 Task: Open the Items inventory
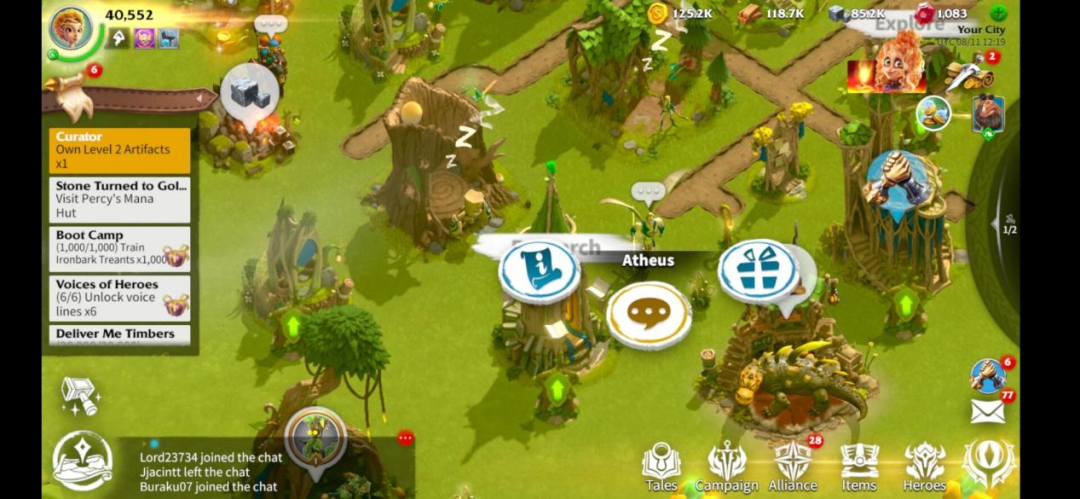tap(859, 467)
